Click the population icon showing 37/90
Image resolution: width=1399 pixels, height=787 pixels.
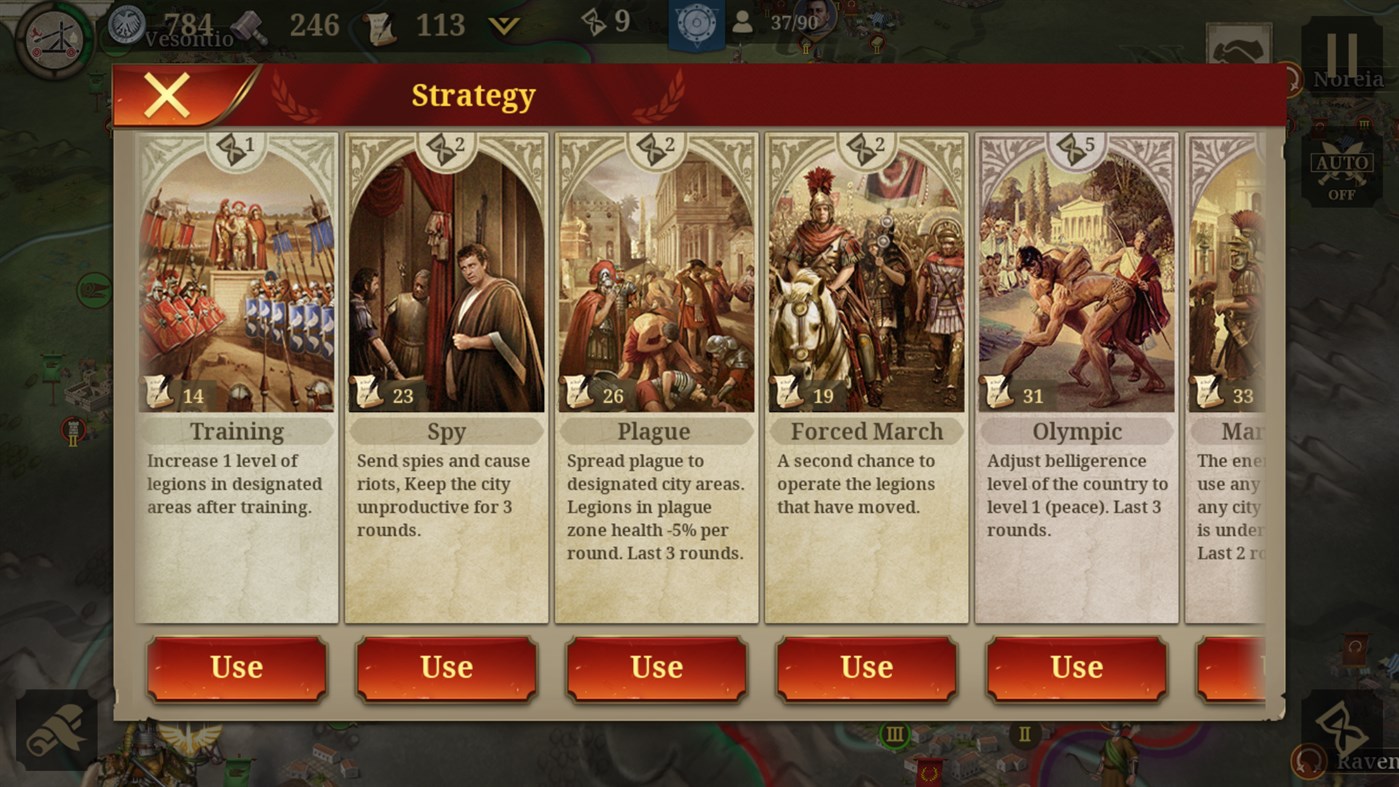point(742,23)
